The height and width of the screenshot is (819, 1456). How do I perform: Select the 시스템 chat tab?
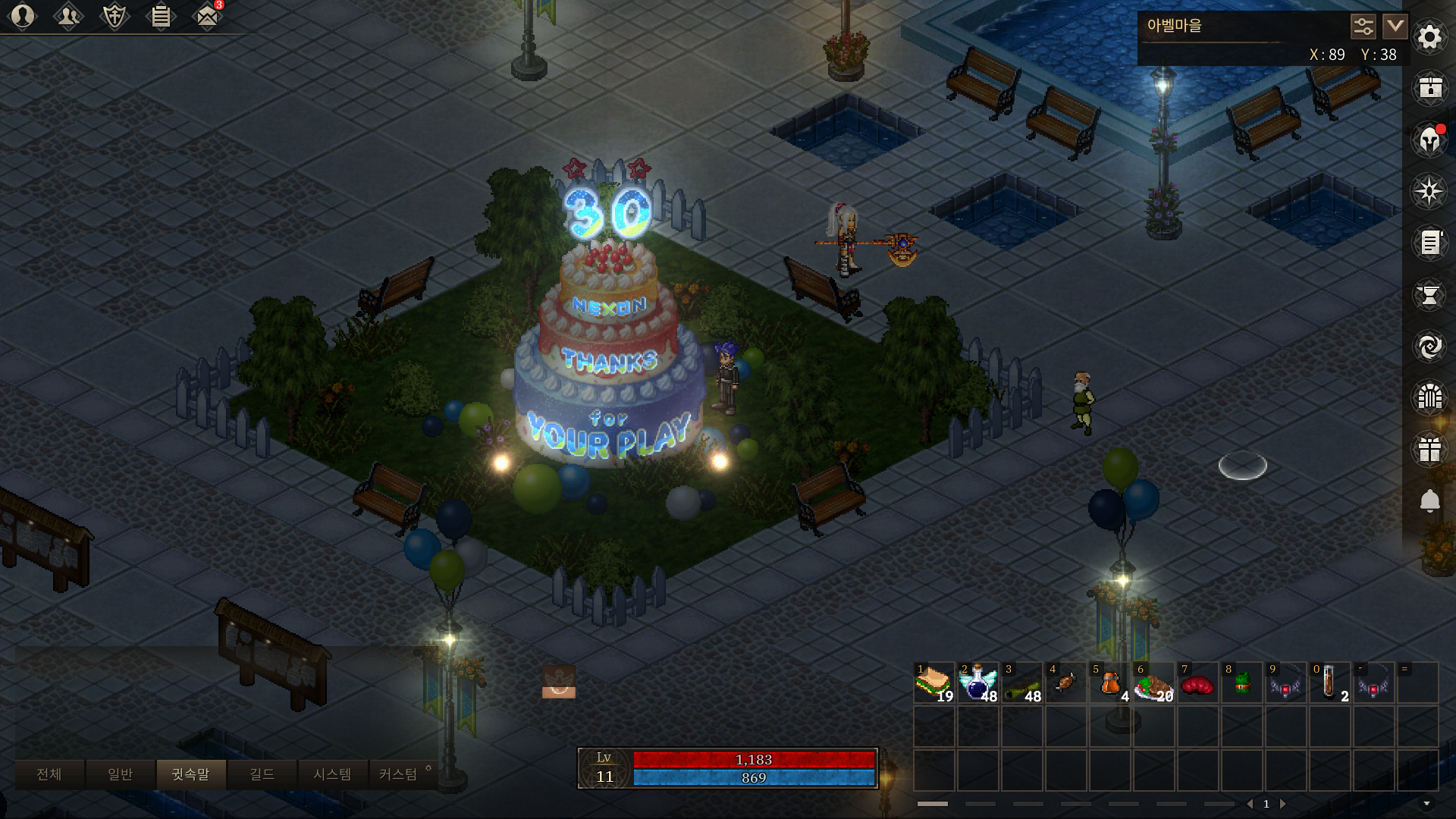click(332, 774)
